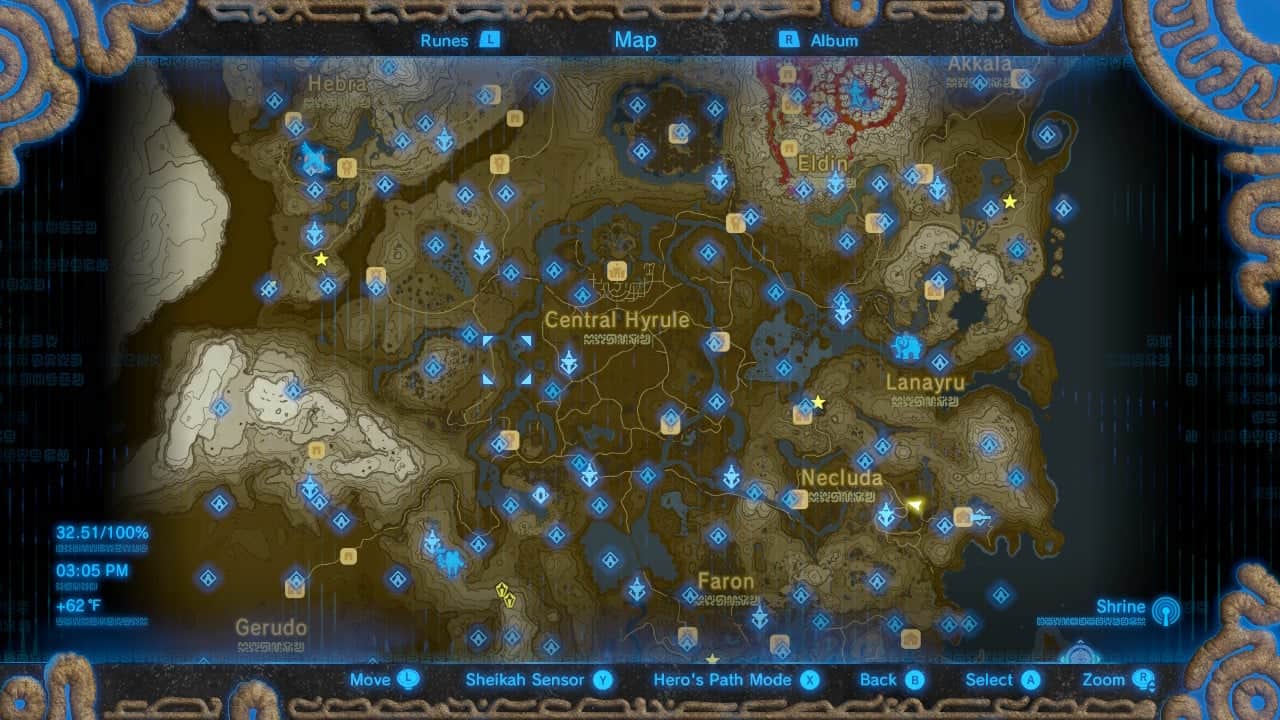Open the stable icon near Gerudo region
1280x720 pixels.
click(x=349, y=557)
